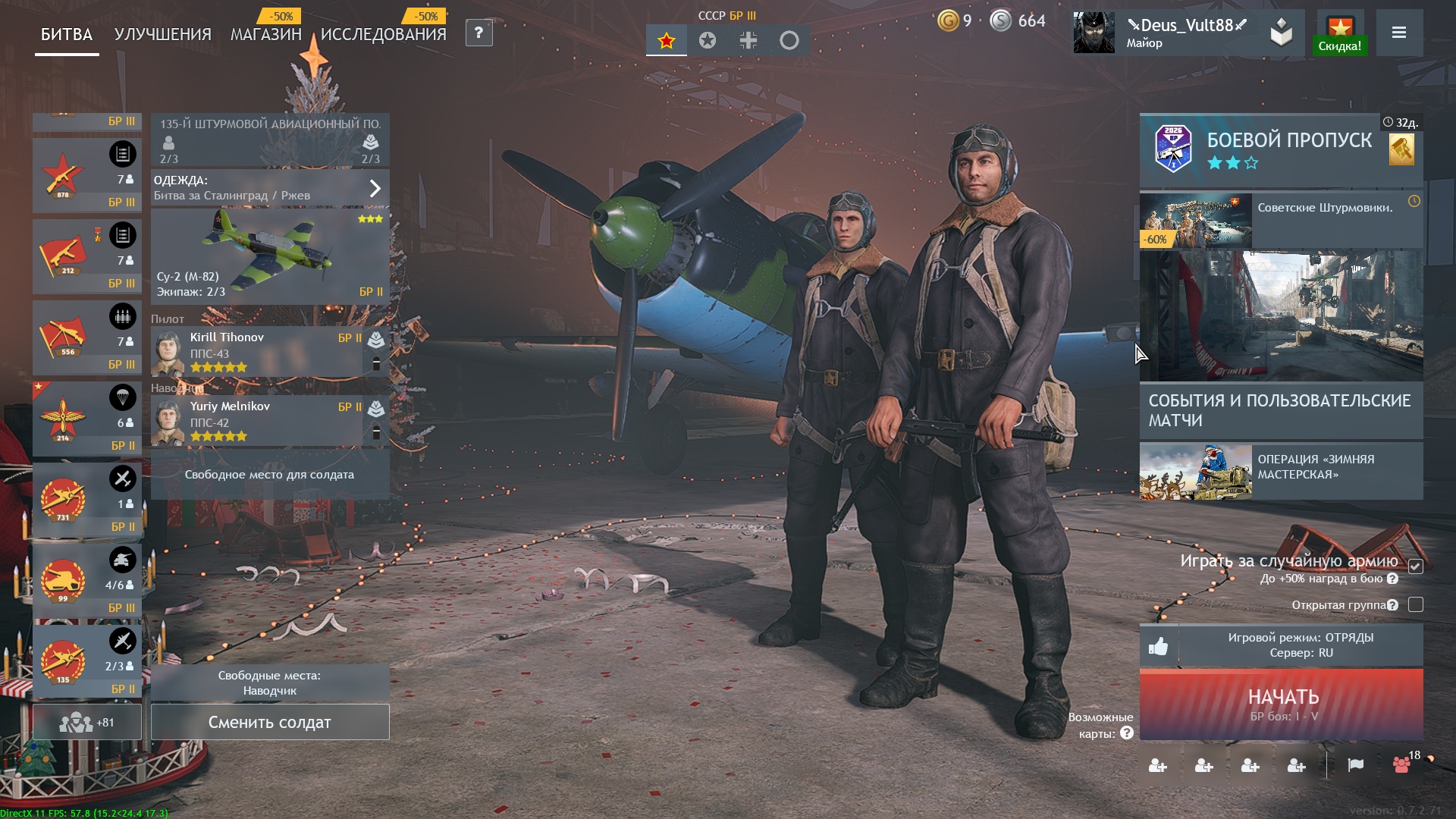Click the Скидка! discount offer
This screenshot has height=819, width=1456.
click(x=1340, y=34)
